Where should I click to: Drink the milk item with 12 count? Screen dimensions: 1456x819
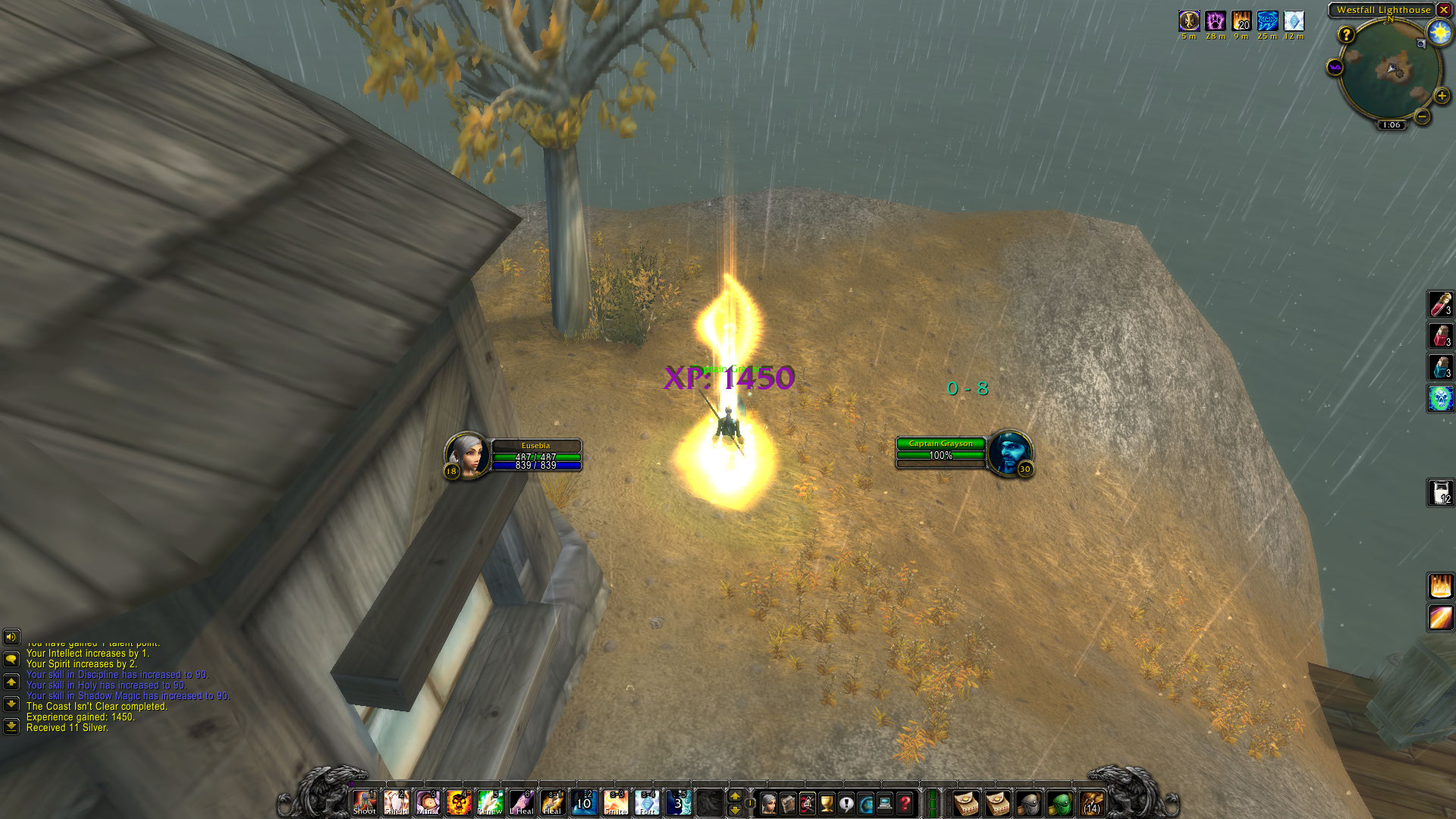coord(1440,492)
